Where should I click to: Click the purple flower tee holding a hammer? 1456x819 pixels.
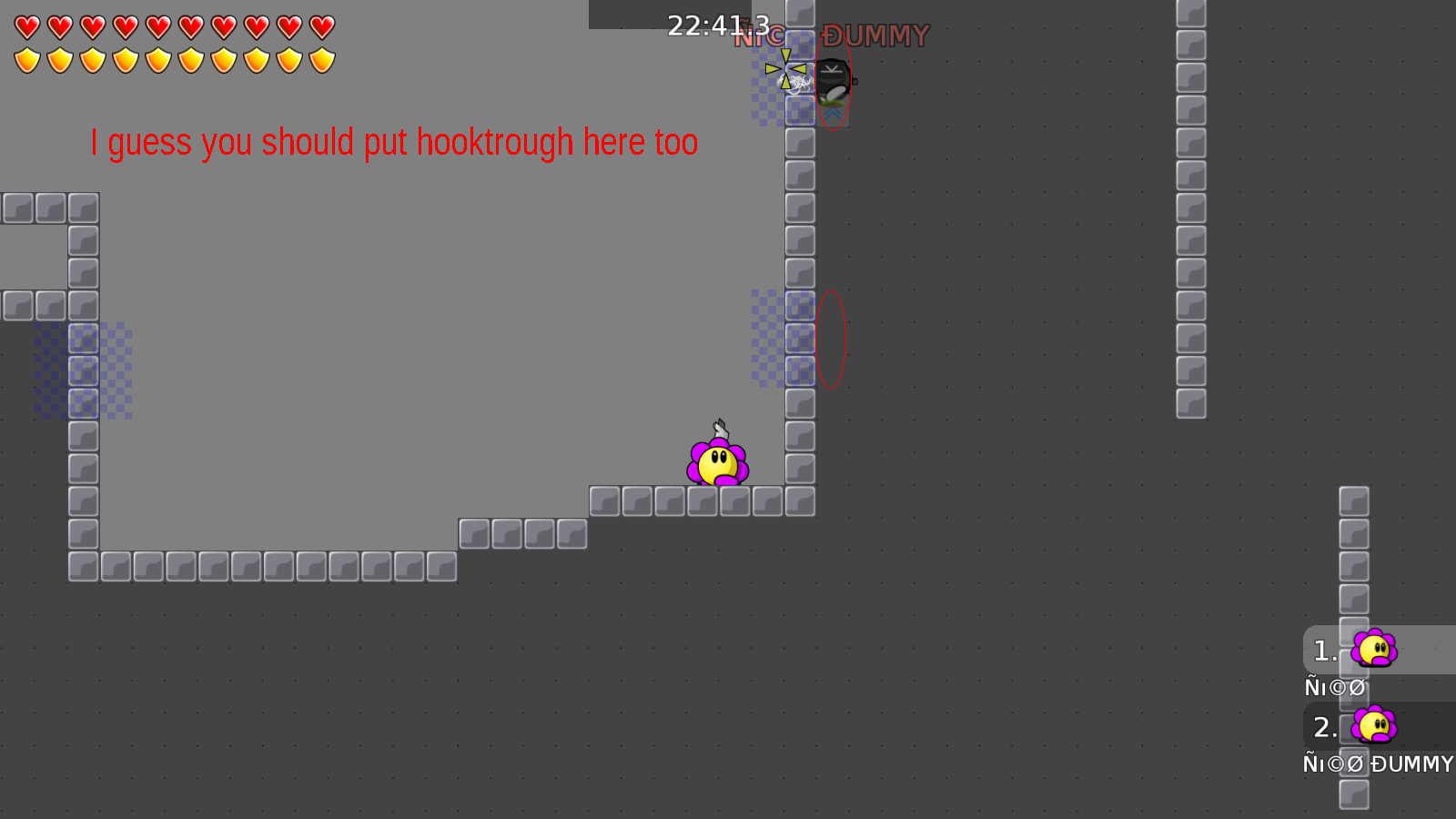[718, 462]
